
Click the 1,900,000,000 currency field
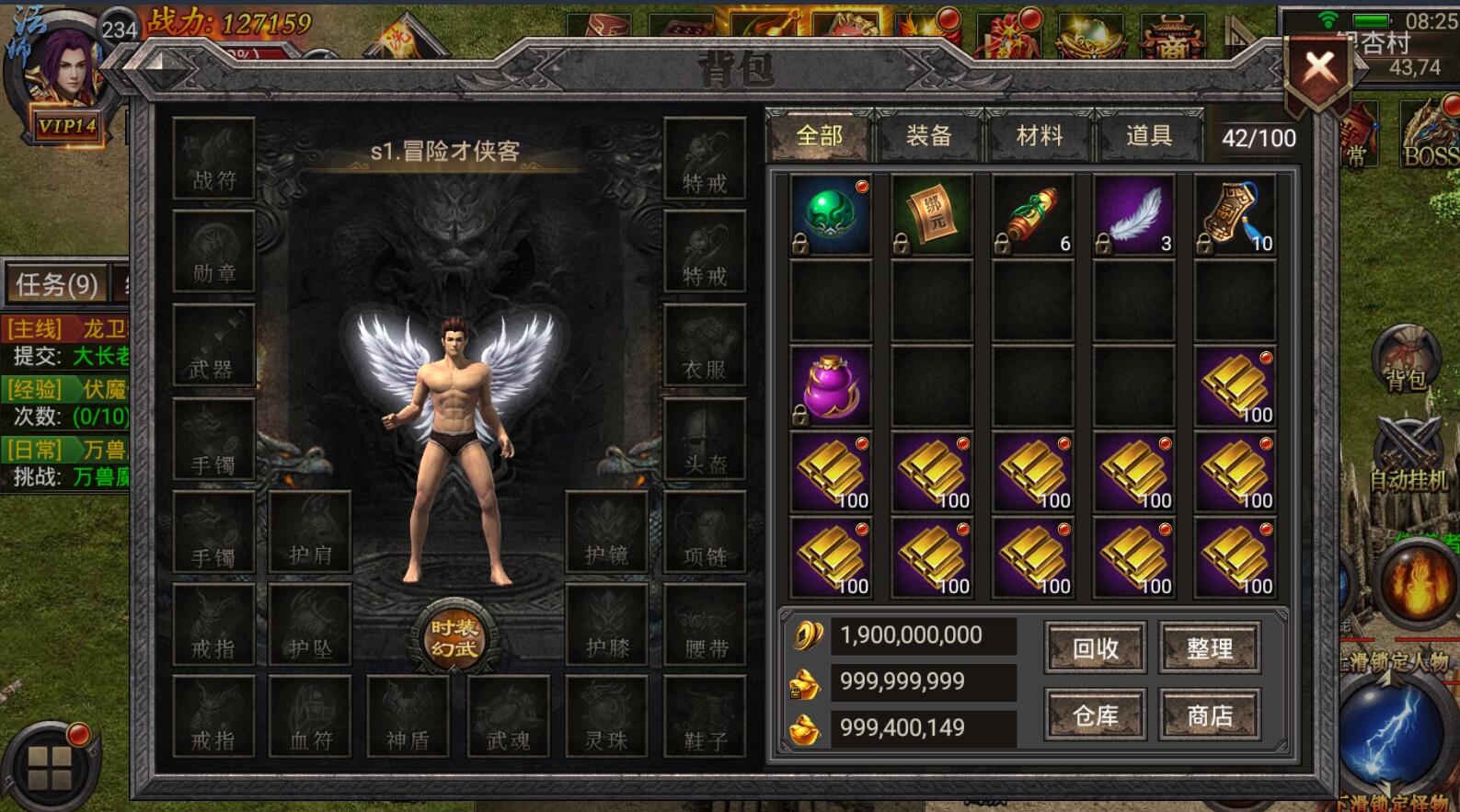(923, 635)
